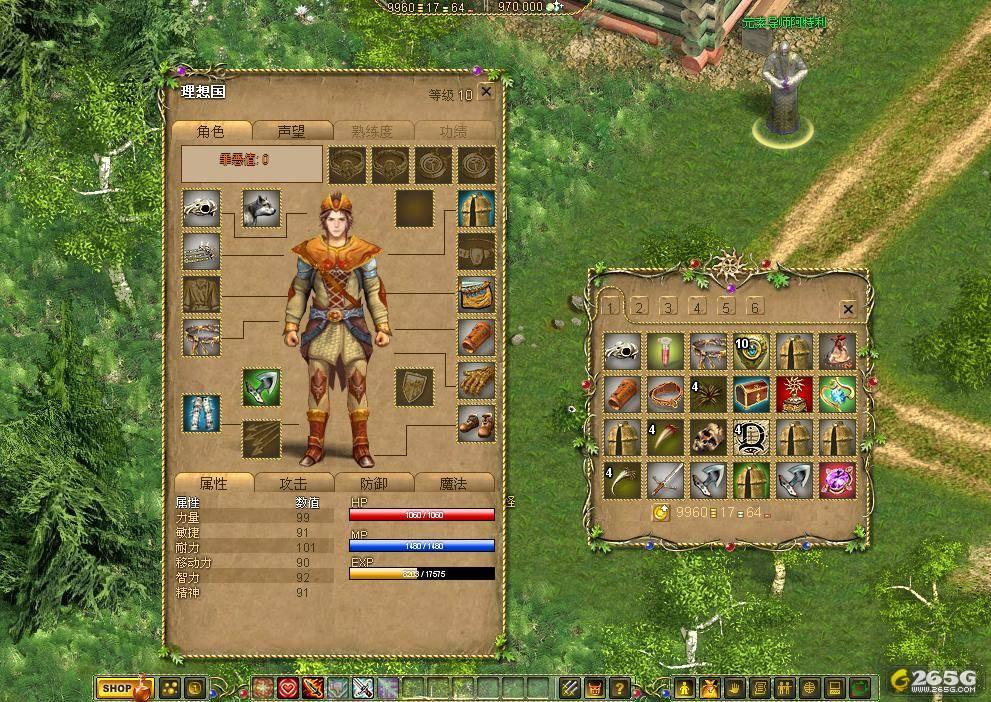Open the 攻击 attack stats tab
This screenshot has width=991, height=702.
(x=293, y=483)
